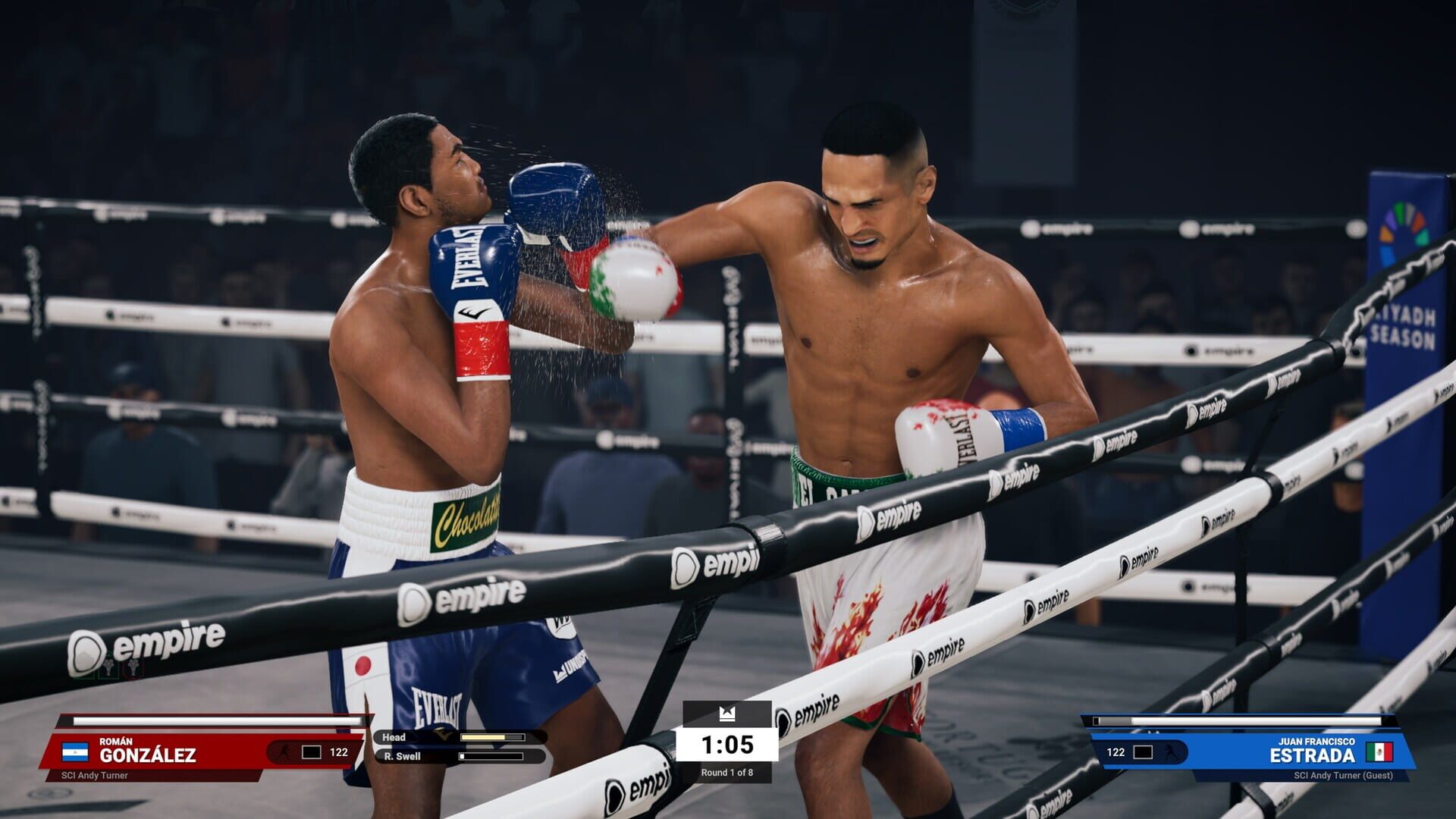This screenshot has height=819, width=1456.
Task: Click the black punch-stat square next to 122
Action: click(x=312, y=752)
